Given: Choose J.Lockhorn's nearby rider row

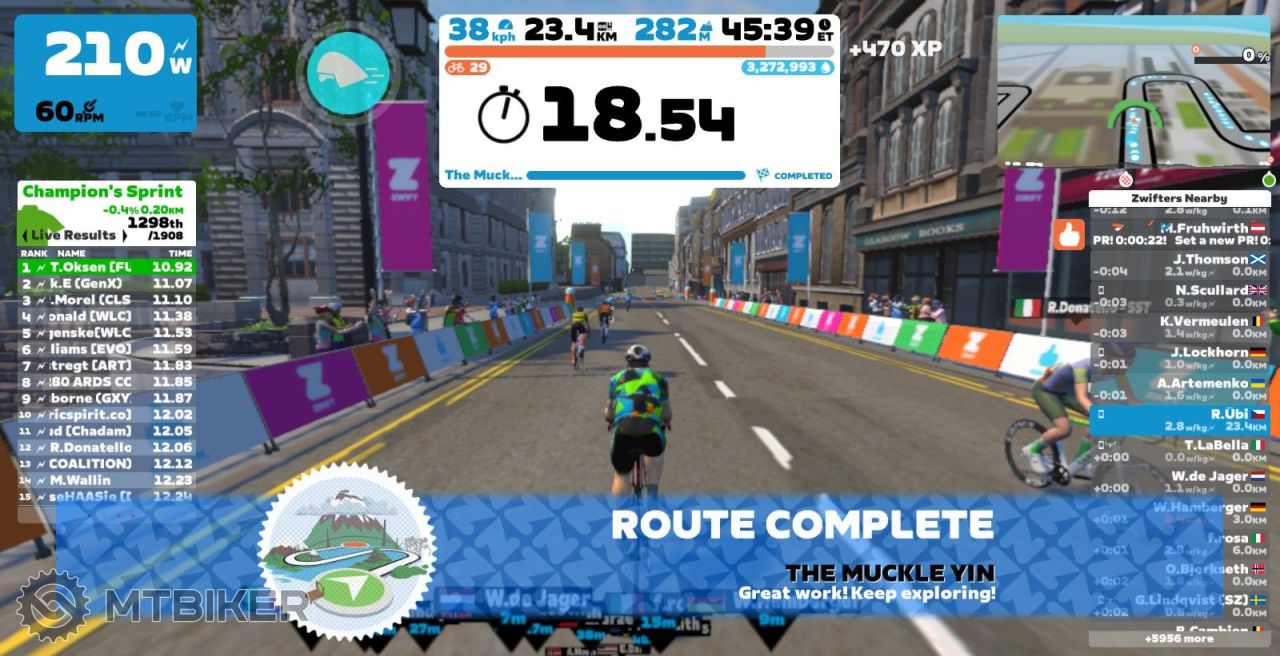Looking at the screenshot, I should pos(1178,358).
